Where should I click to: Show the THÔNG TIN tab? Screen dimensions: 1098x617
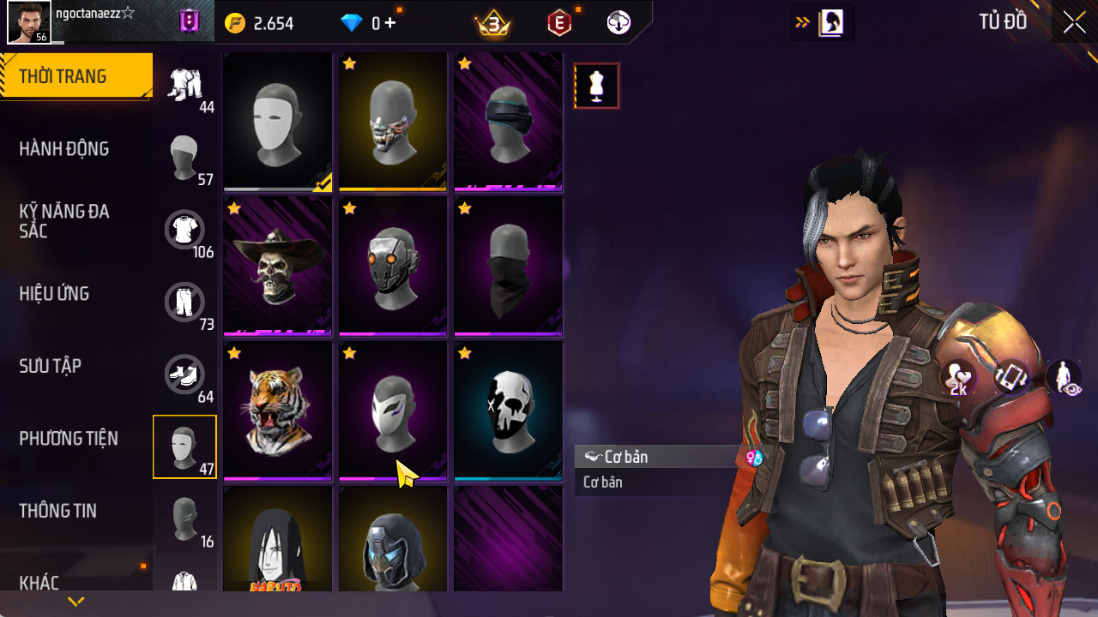coord(58,511)
